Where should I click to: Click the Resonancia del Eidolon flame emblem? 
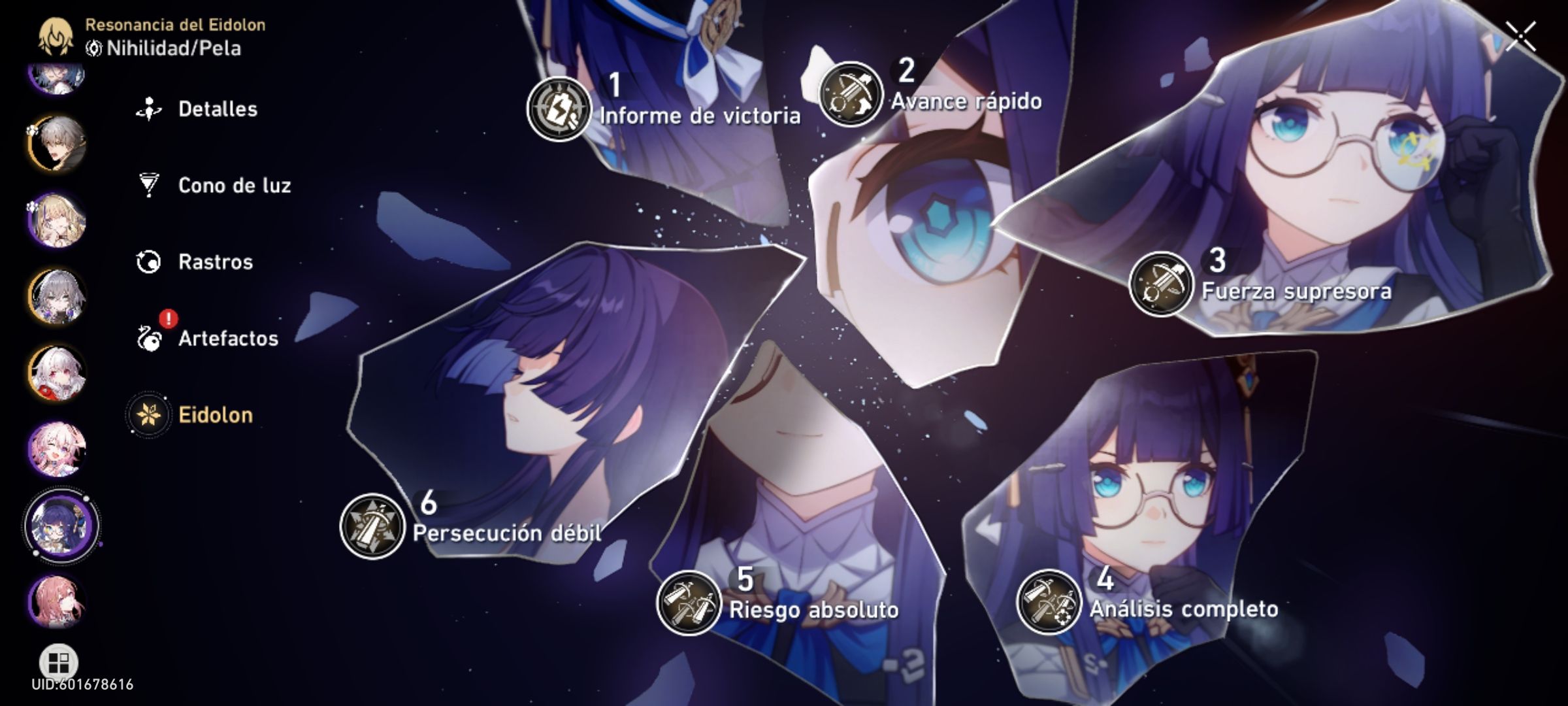coord(56,36)
